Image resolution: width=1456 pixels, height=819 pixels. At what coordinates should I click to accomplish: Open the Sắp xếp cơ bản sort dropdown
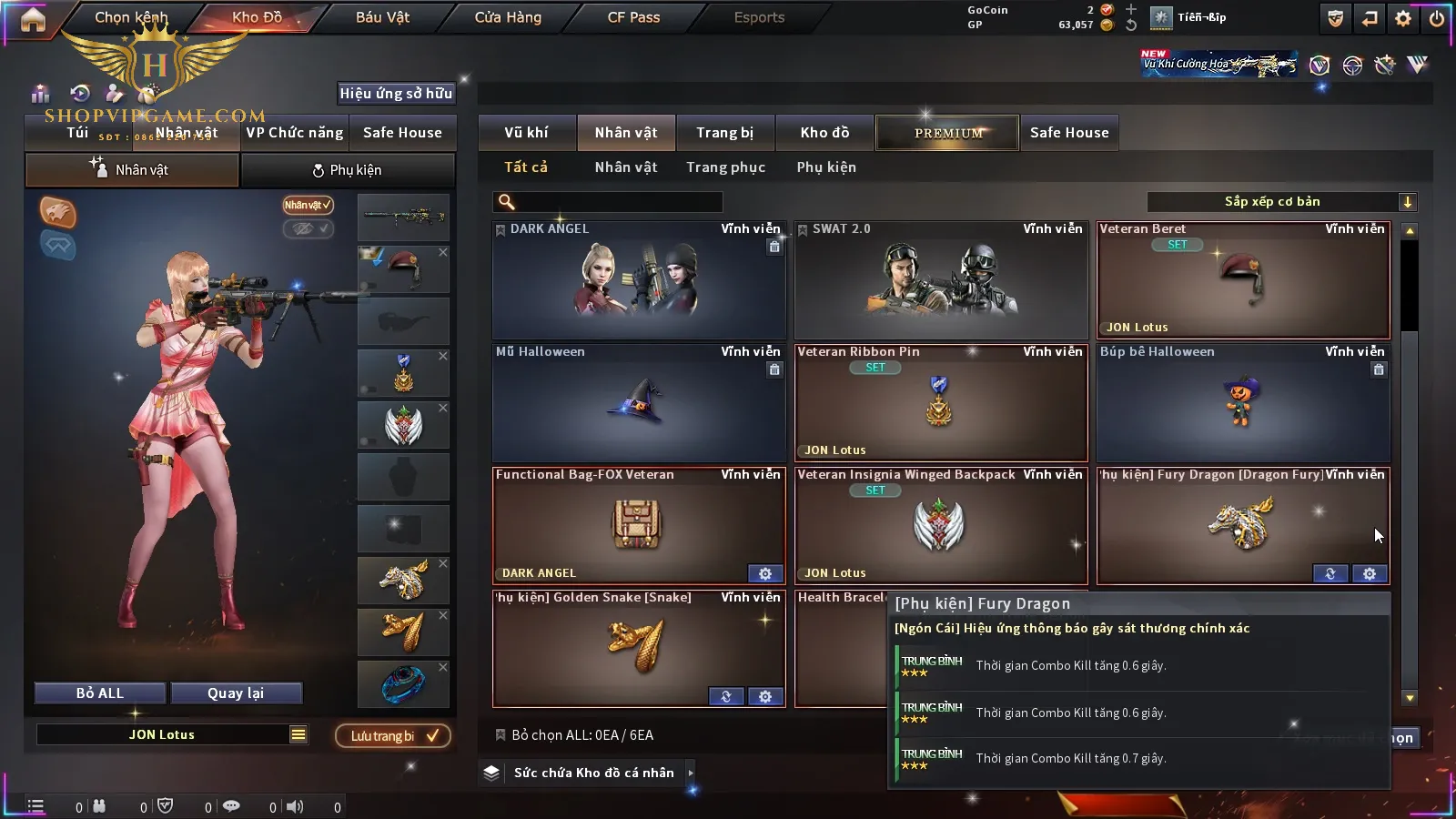pos(1280,202)
